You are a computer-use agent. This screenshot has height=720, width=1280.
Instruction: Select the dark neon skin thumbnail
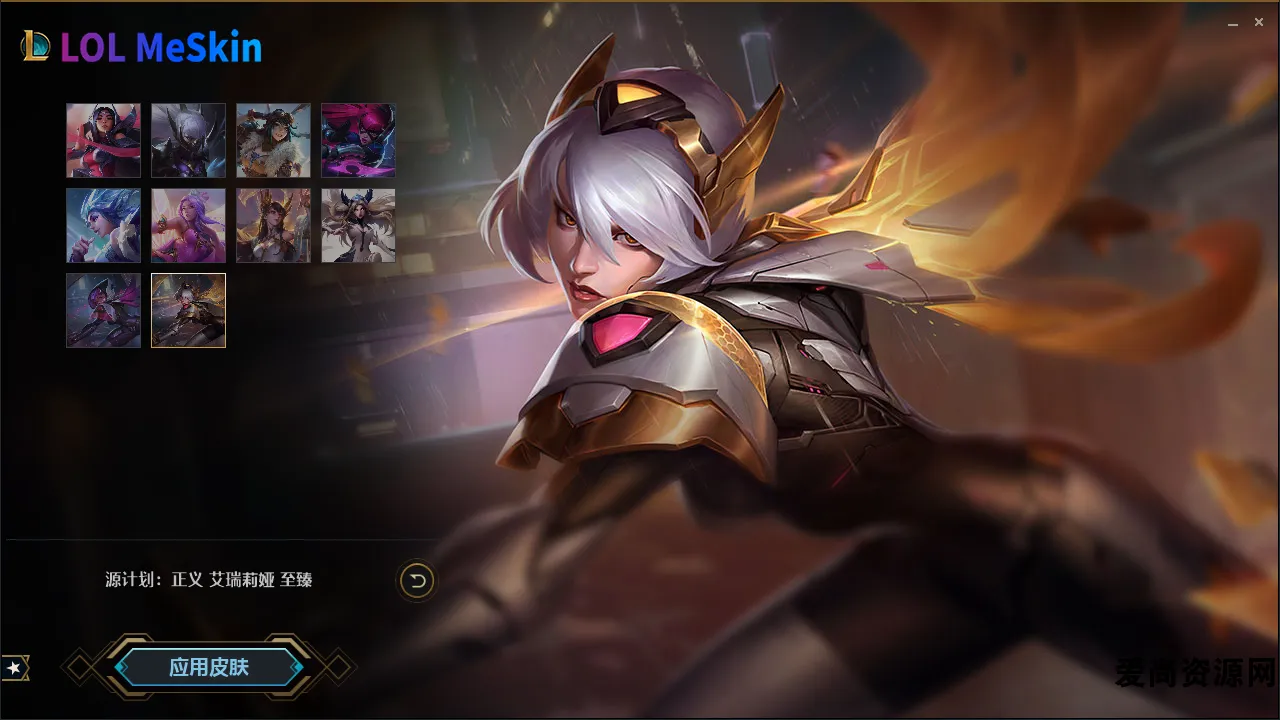[103, 310]
